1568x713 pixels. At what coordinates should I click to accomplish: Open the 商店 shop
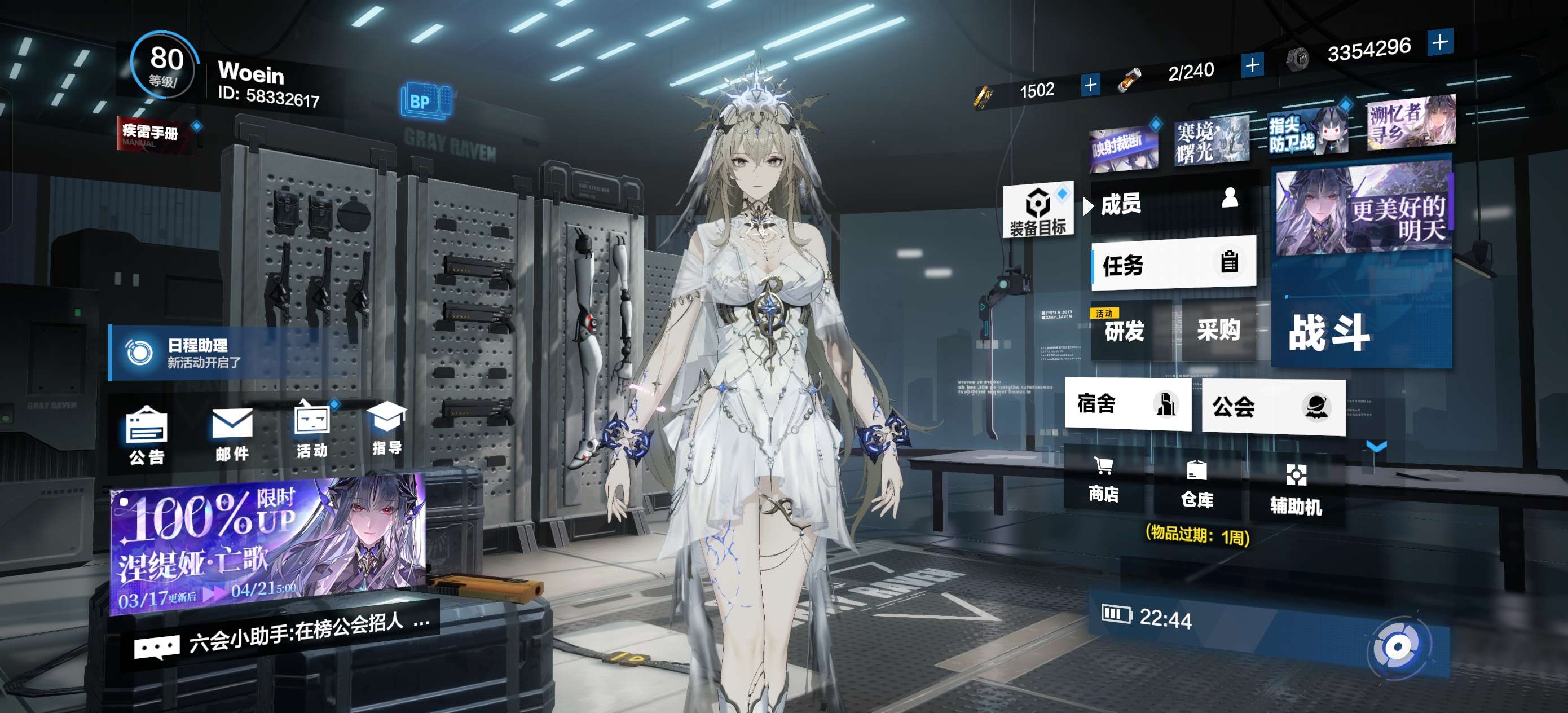pyautogui.click(x=1104, y=479)
